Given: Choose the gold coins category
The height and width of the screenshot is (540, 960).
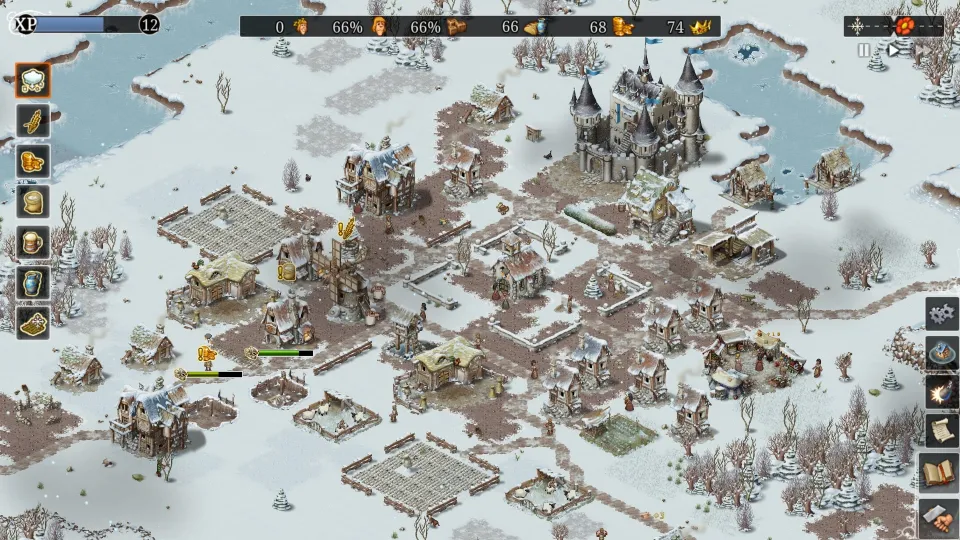Looking at the screenshot, I should point(34,161).
